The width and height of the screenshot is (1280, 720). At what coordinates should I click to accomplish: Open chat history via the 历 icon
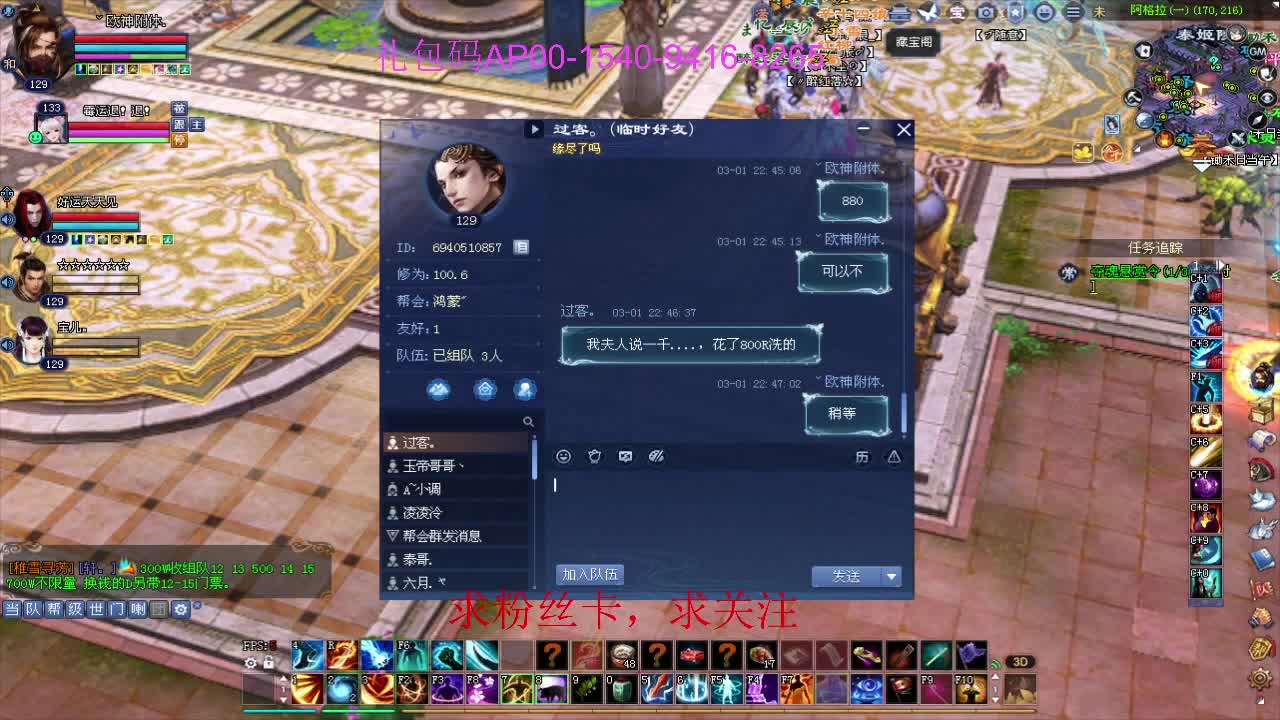pyautogui.click(x=865, y=455)
